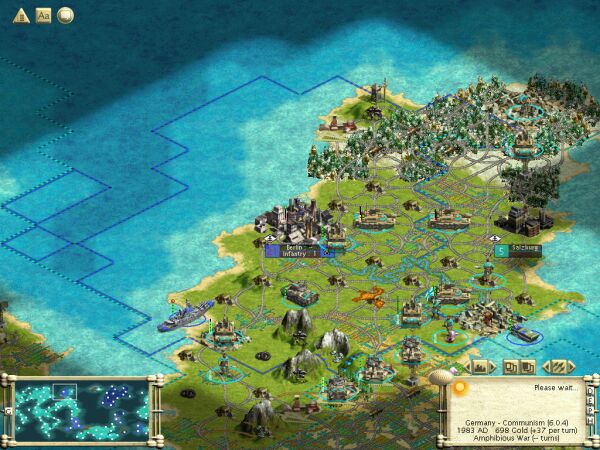Click the round advisors button
The image size is (600, 450).
tap(66, 15)
